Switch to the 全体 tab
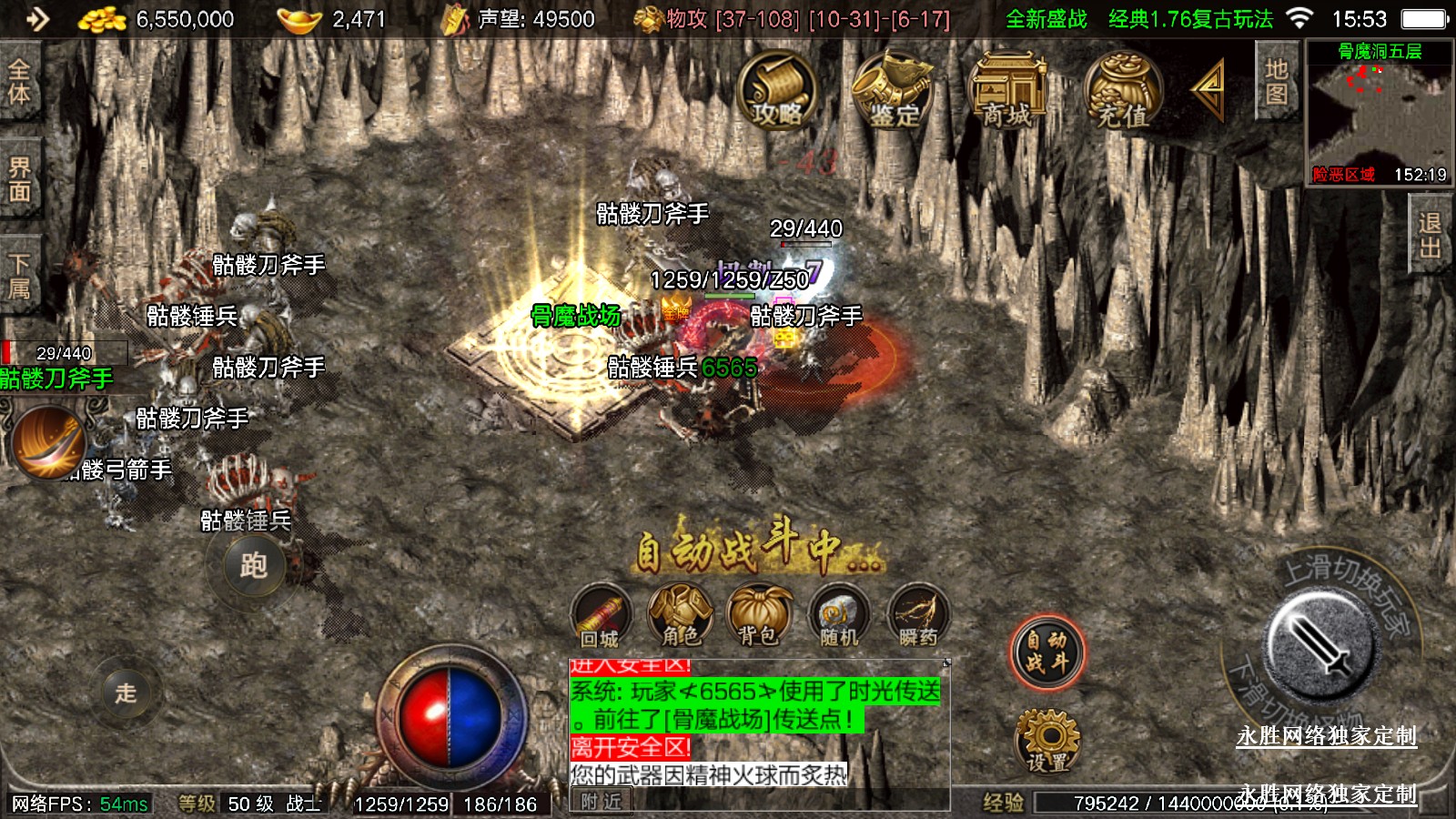The image size is (1456, 819). click(19, 82)
